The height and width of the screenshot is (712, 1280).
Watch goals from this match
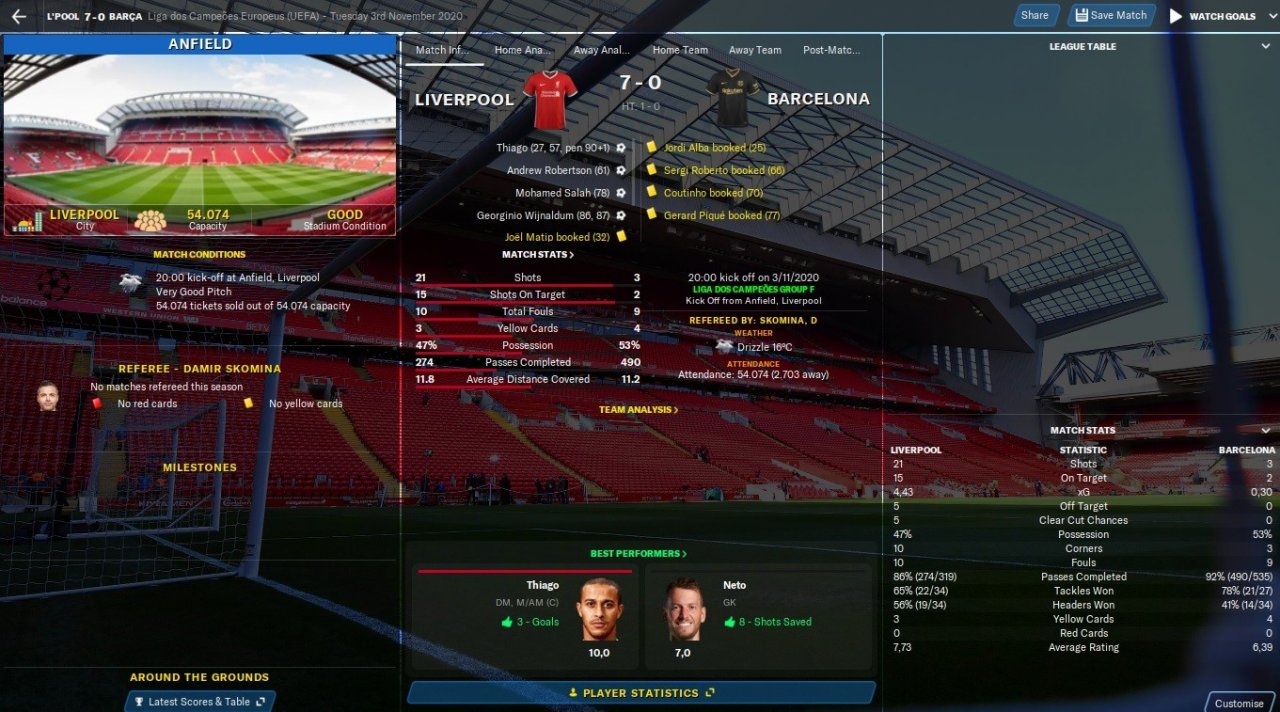(1212, 16)
